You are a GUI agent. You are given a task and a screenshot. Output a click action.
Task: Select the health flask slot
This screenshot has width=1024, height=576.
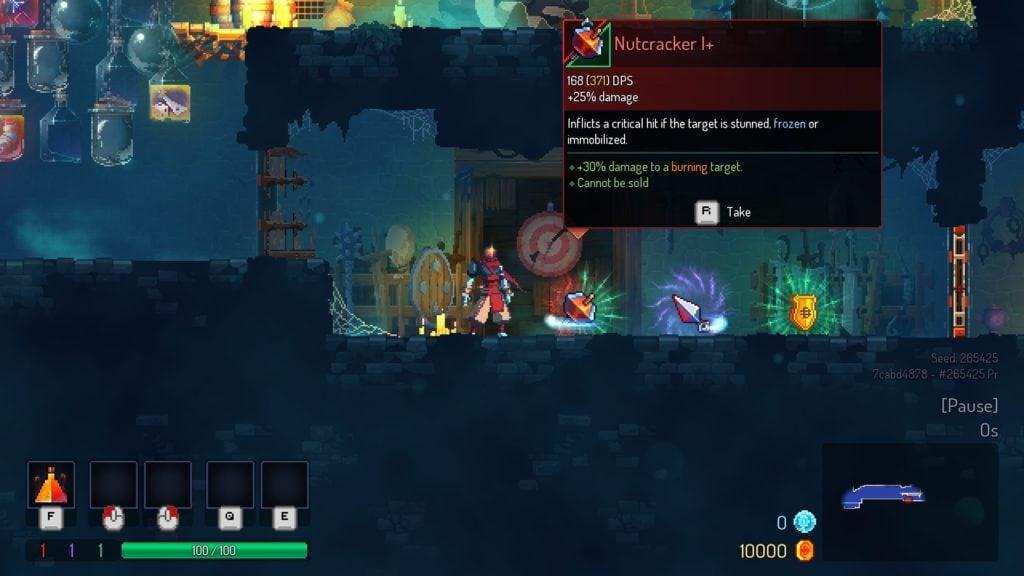(50, 486)
